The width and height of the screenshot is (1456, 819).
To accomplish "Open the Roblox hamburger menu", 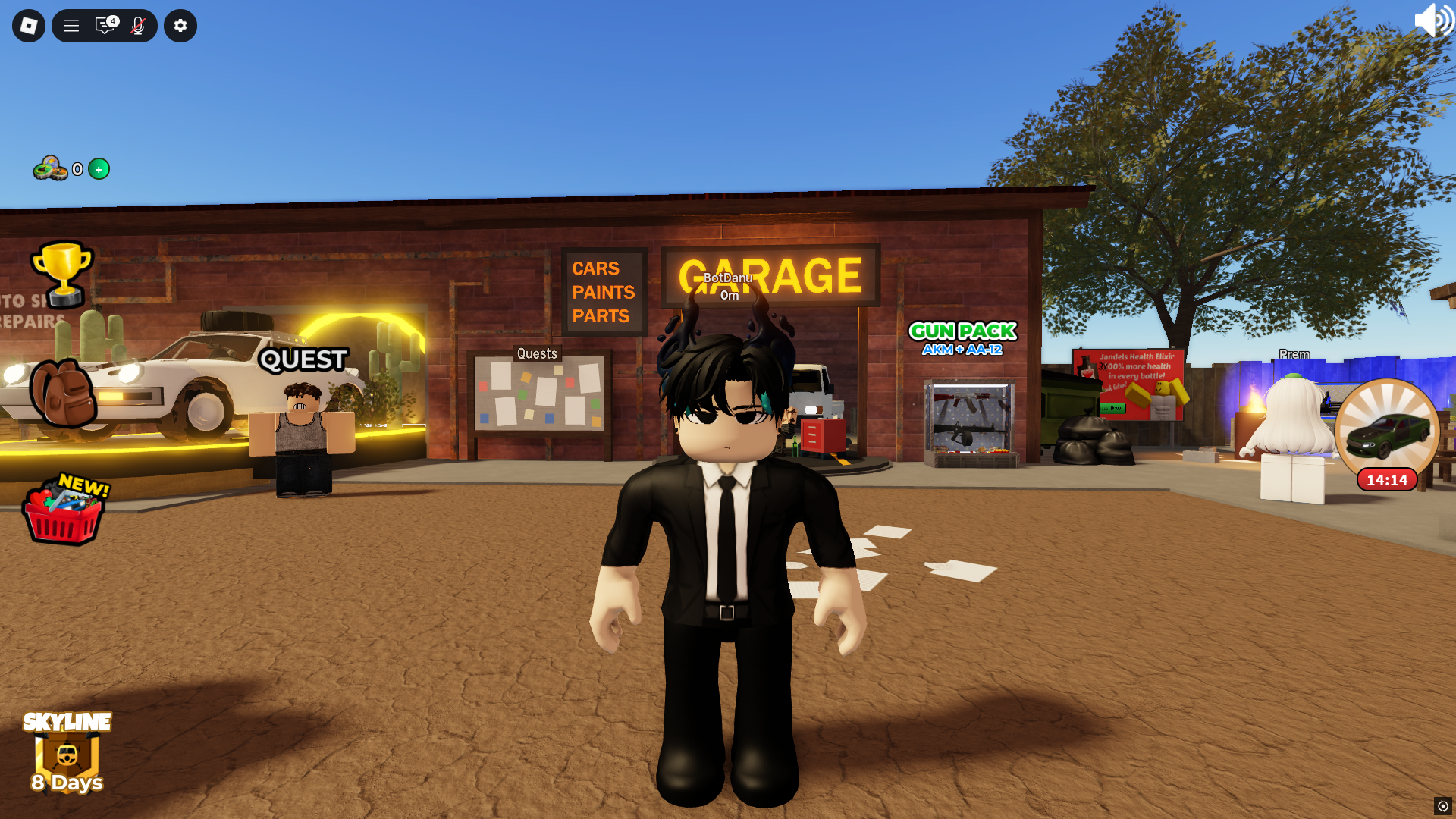I will (x=71, y=25).
